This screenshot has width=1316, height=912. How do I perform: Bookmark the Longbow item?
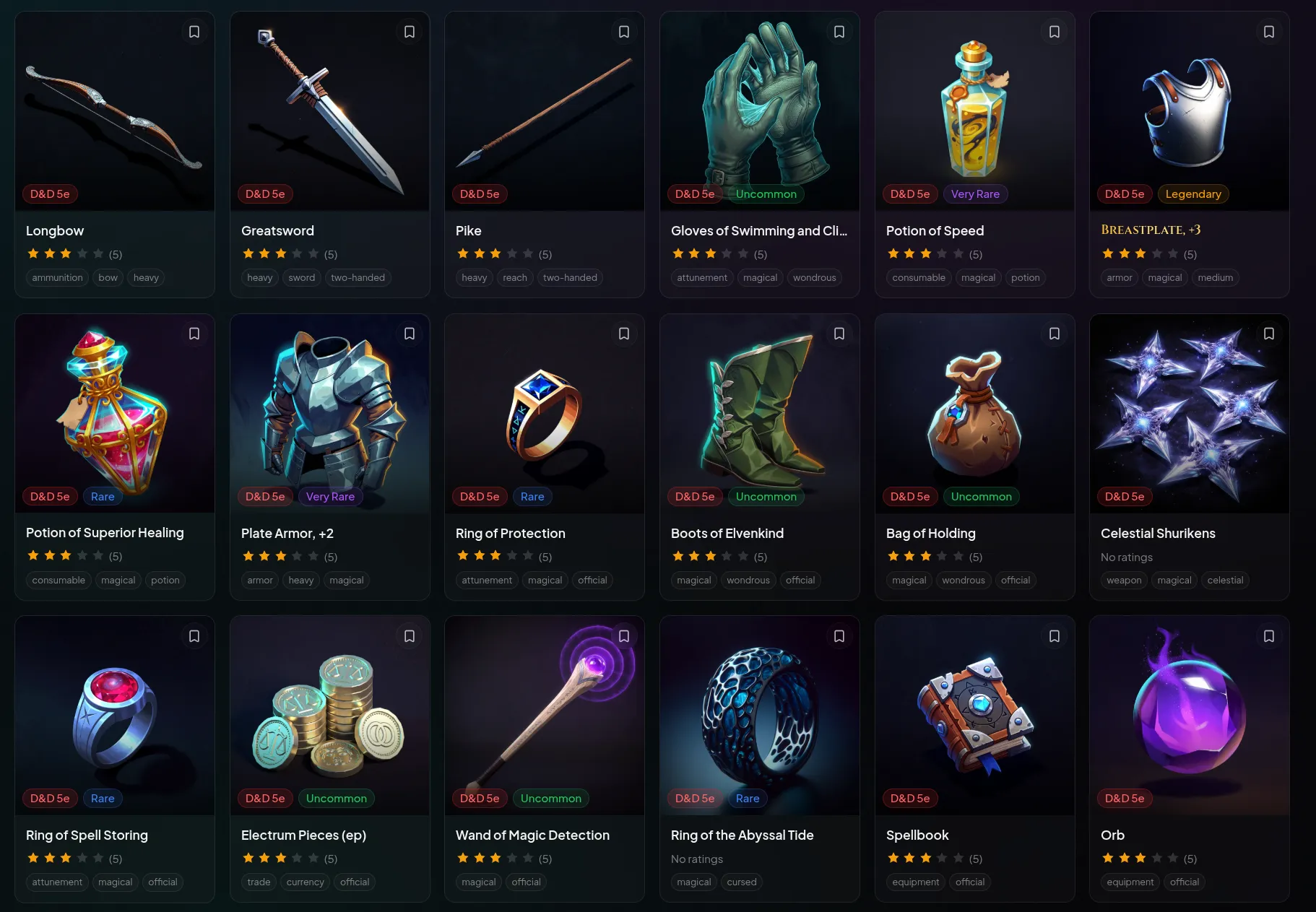tap(194, 31)
